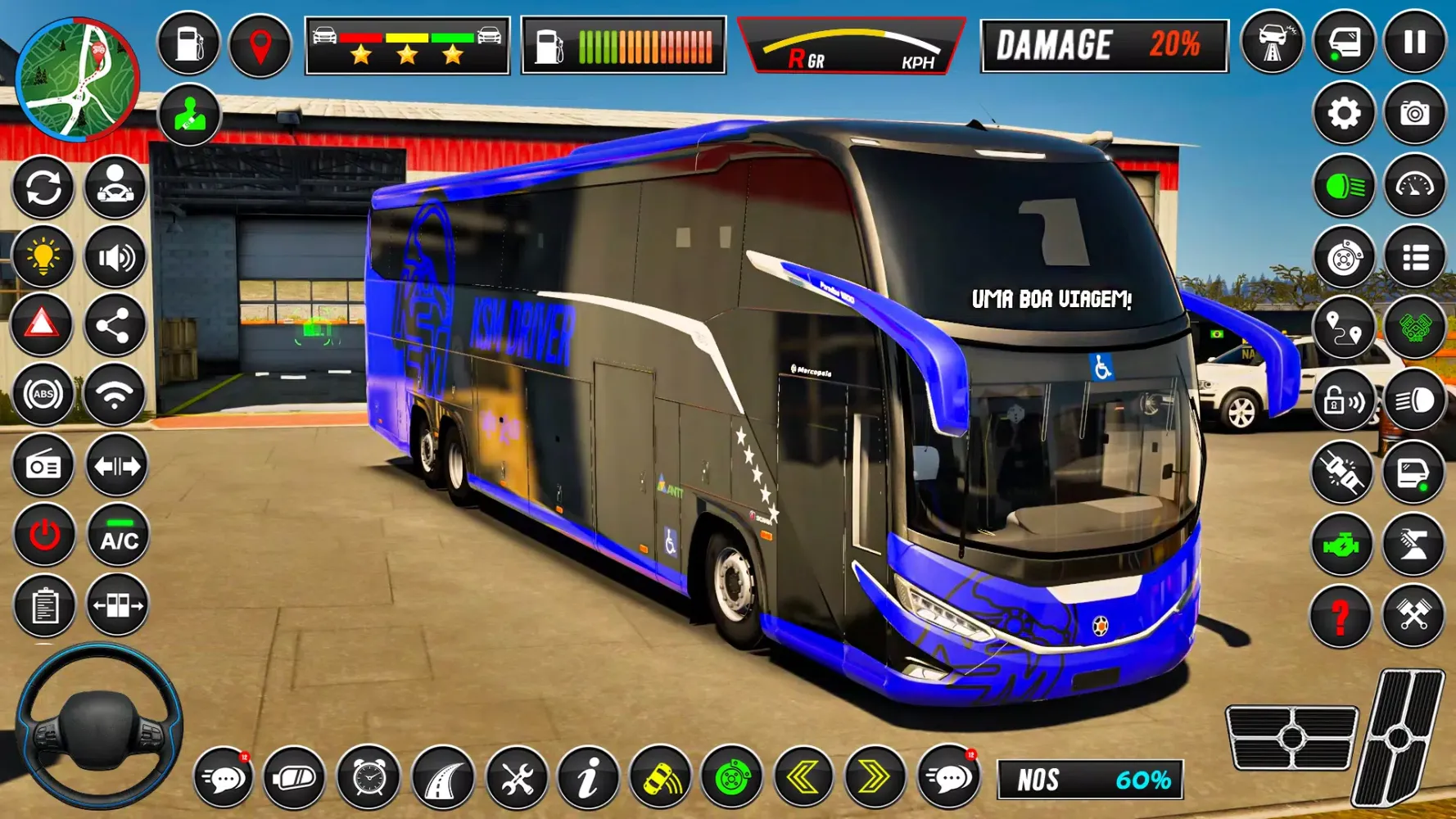Viewport: 1456px width, 819px height.
Task: Click the red question mark help button
Action: click(x=1341, y=615)
